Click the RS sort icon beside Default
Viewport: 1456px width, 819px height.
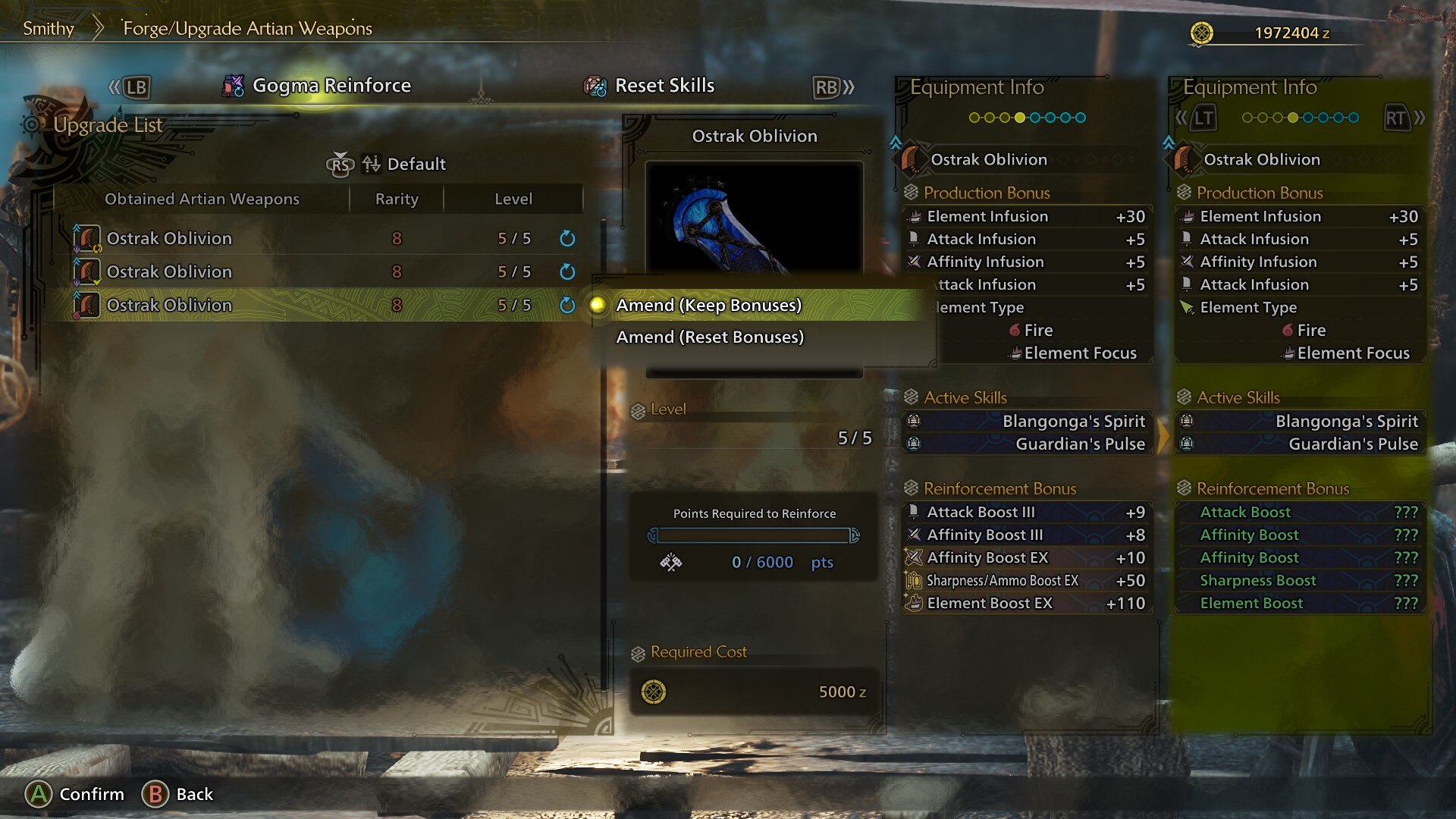[340, 164]
